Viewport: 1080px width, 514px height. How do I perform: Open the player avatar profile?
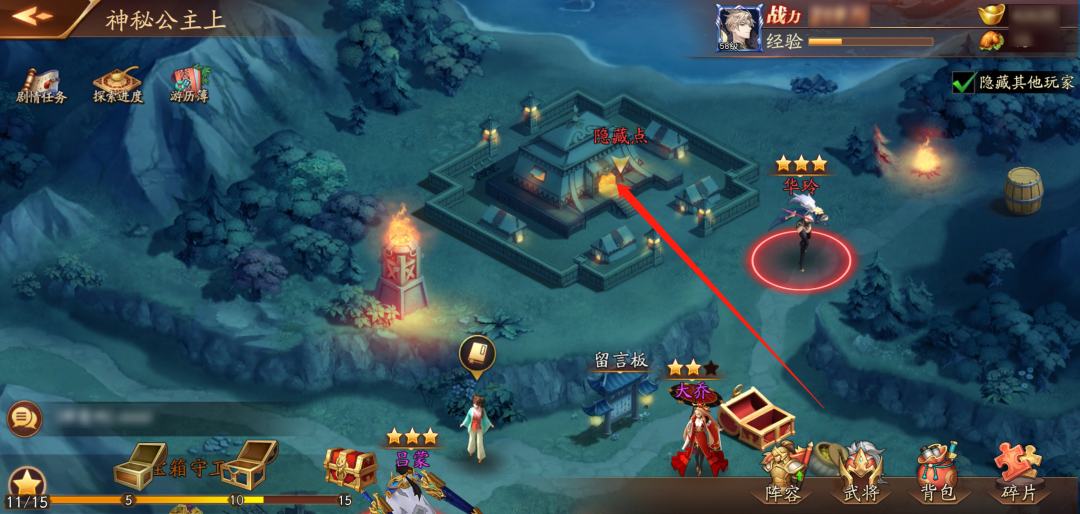(x=739, y=27)
